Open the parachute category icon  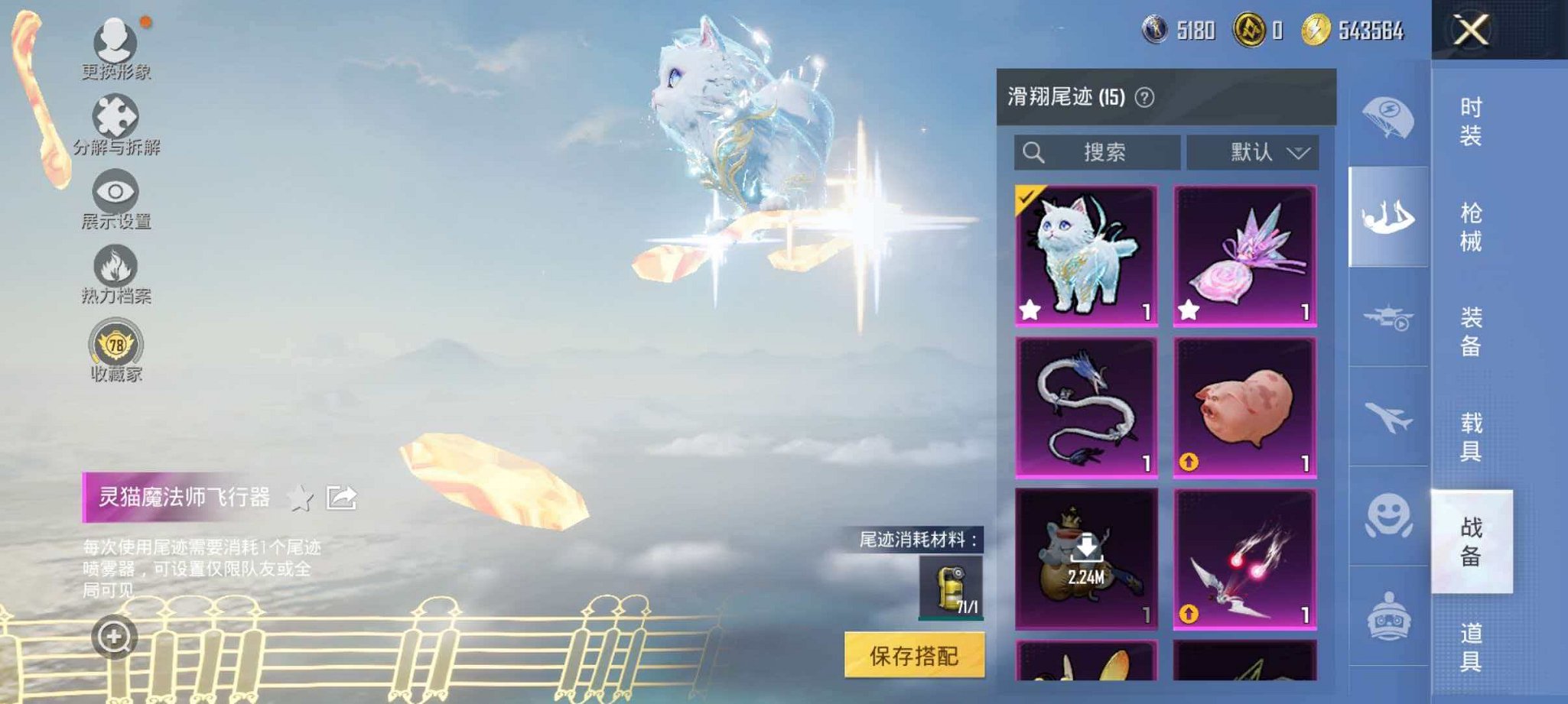pyautogui.click(x=1388, y=112)
